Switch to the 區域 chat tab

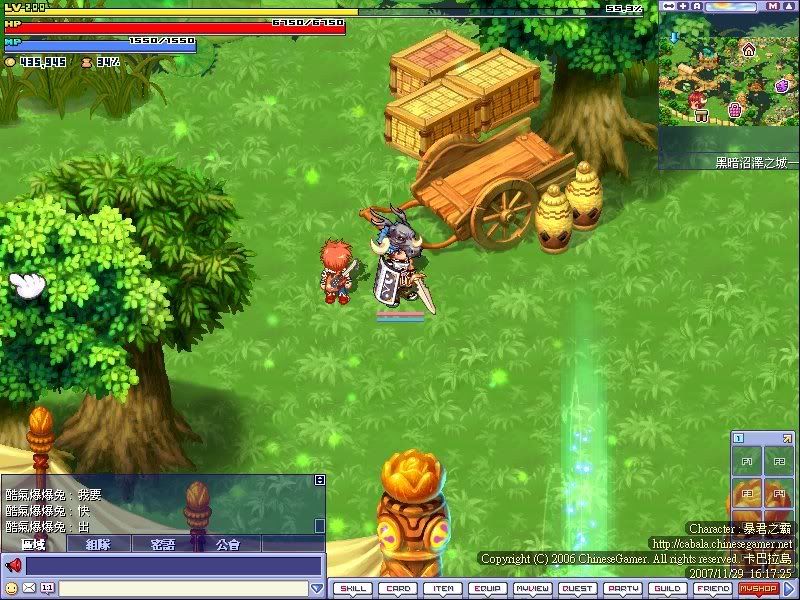tap(33, 544)
